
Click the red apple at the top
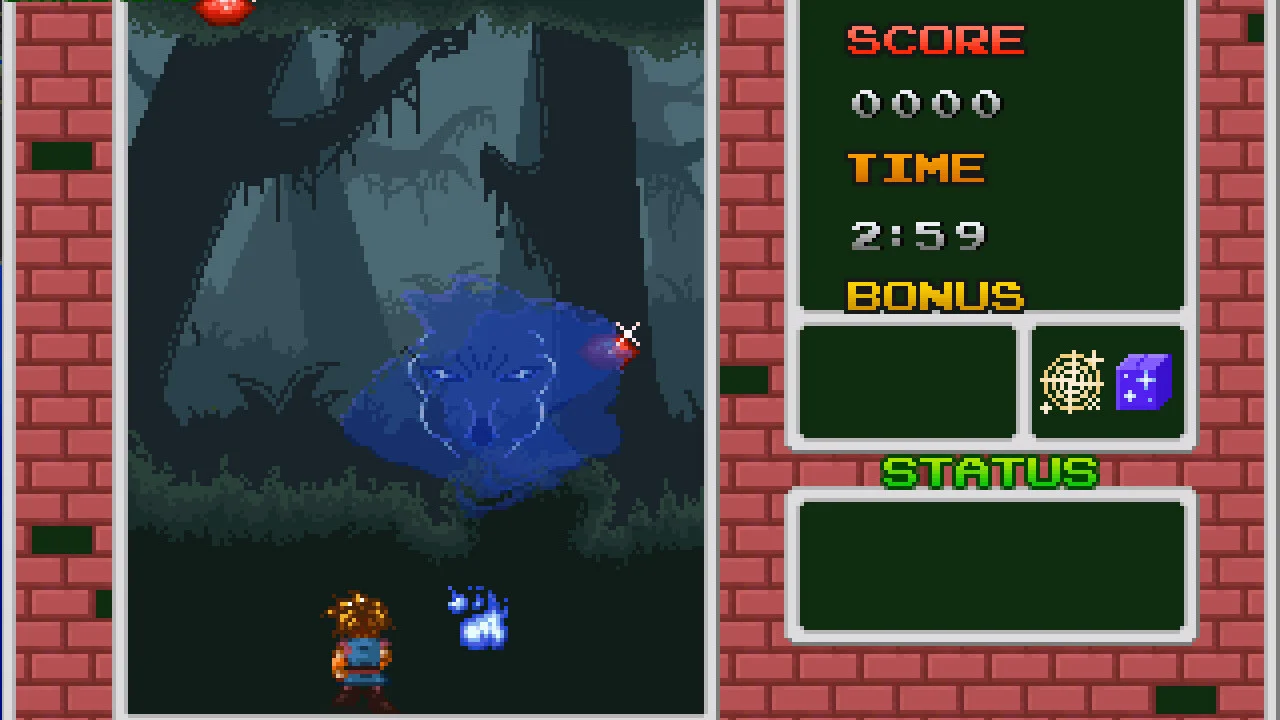(x=222, y=10)
